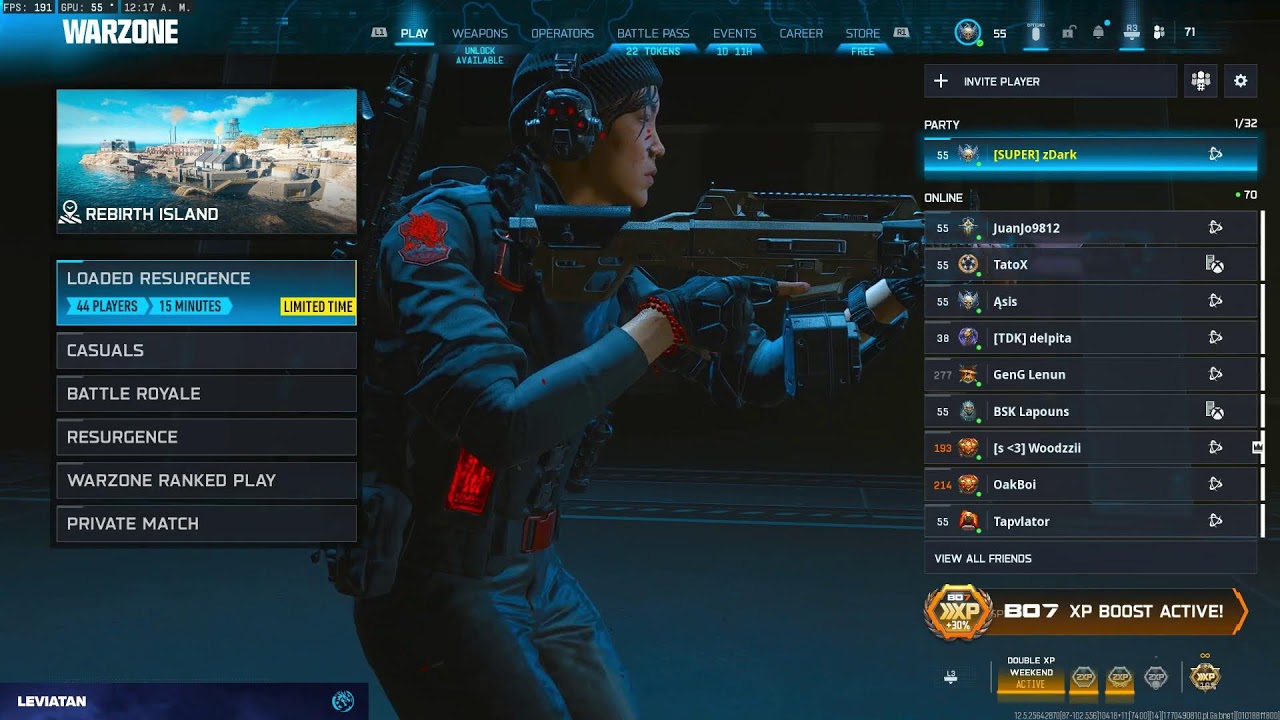Select Battle Royale mode
Image resolution: width=1280 pixels, height=720 pixels.
[206, 394]
